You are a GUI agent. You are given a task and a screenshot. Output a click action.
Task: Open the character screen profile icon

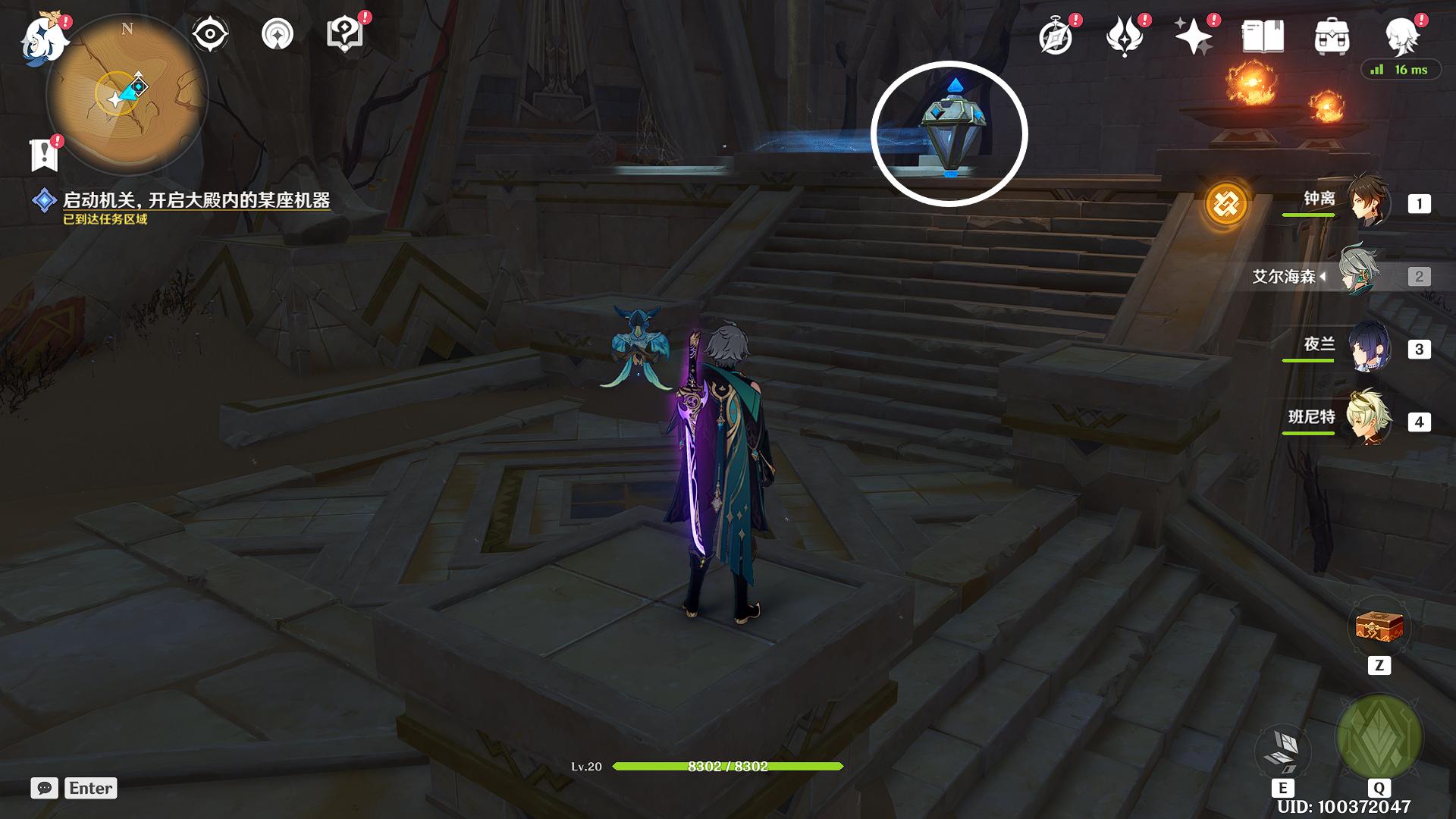1401,36
